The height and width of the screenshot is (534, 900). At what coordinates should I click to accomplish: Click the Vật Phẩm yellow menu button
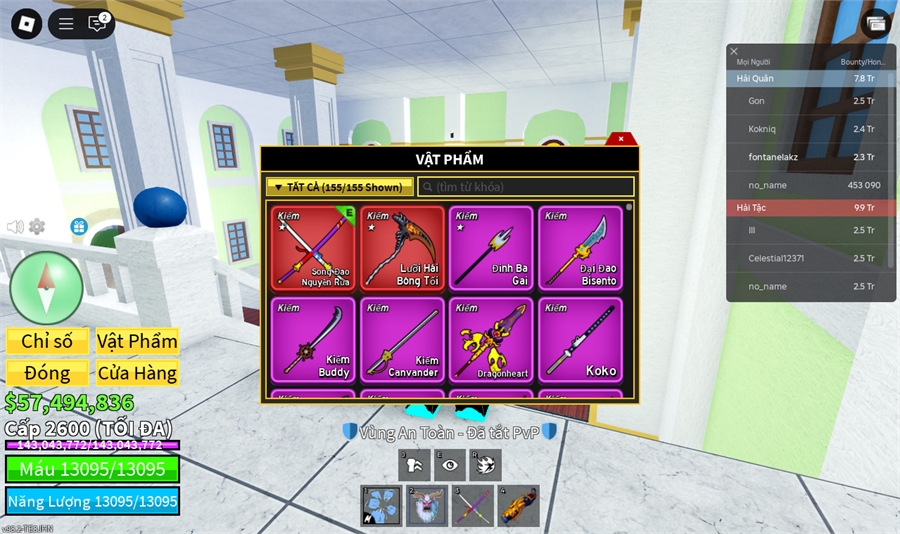tap(137, 341)
